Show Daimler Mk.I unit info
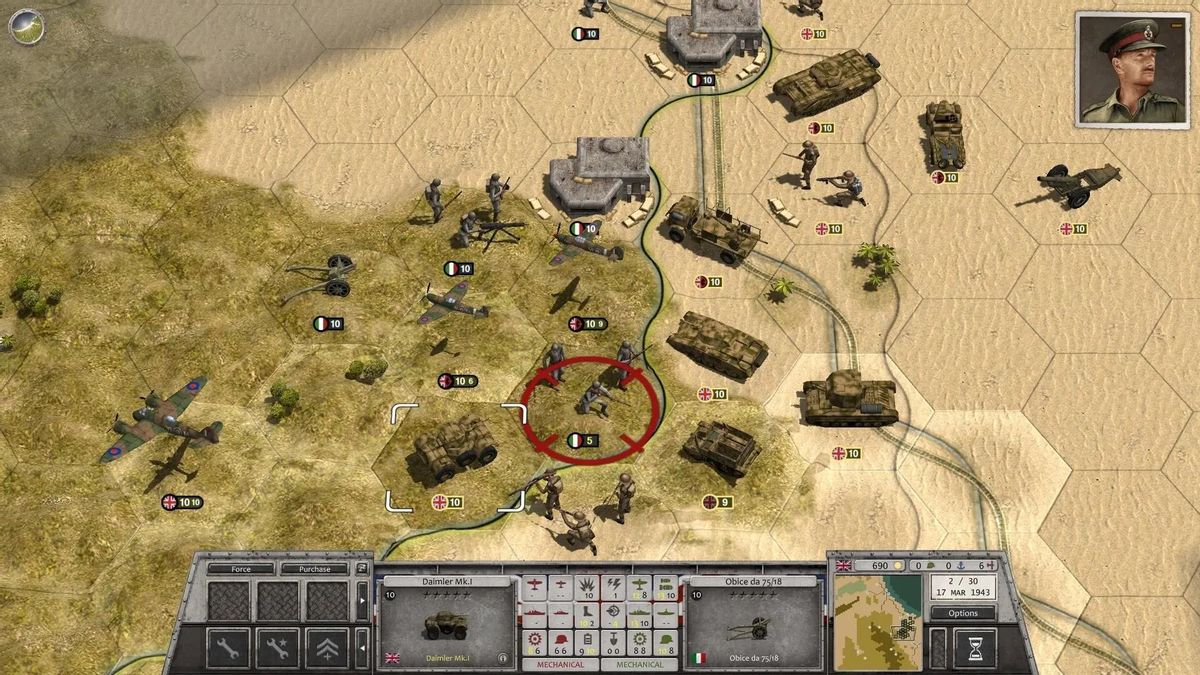1200x675 pixels. point(501,658)
